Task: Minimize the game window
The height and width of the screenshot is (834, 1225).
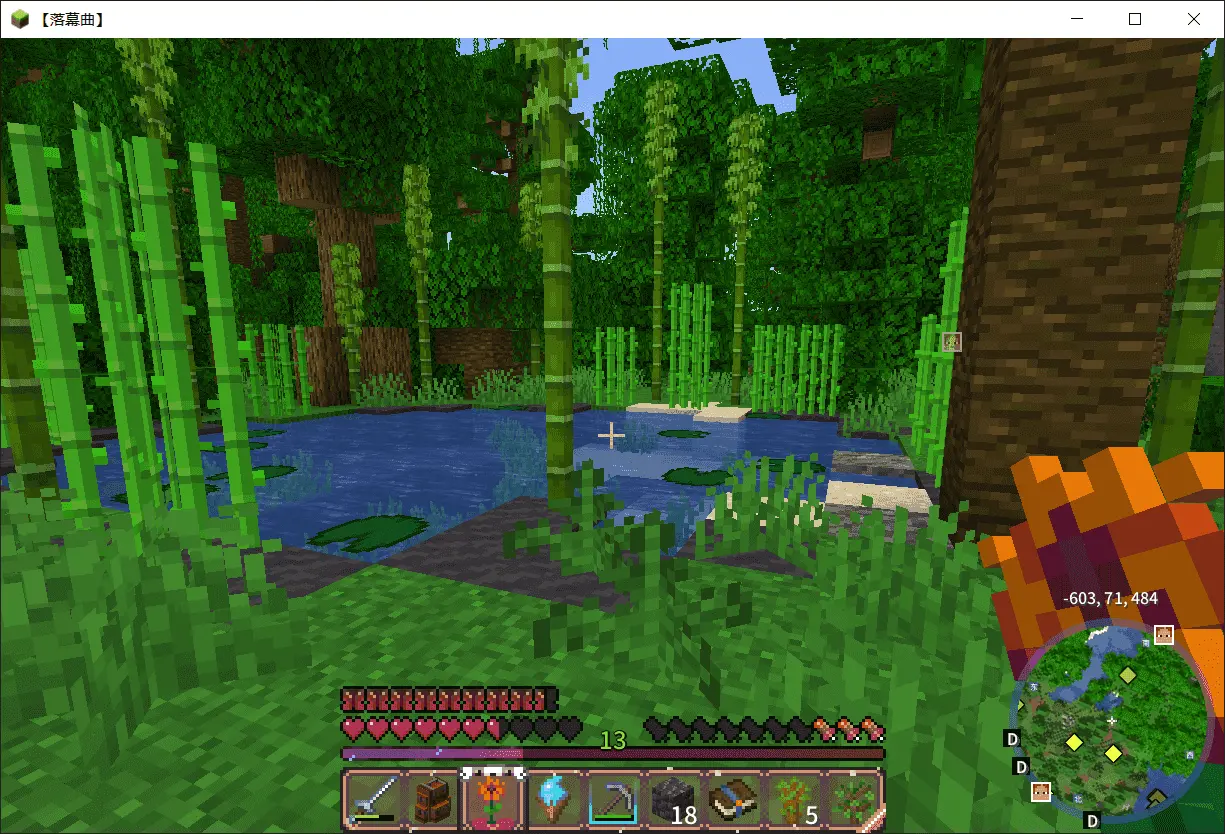Action: click(1077, 19)
